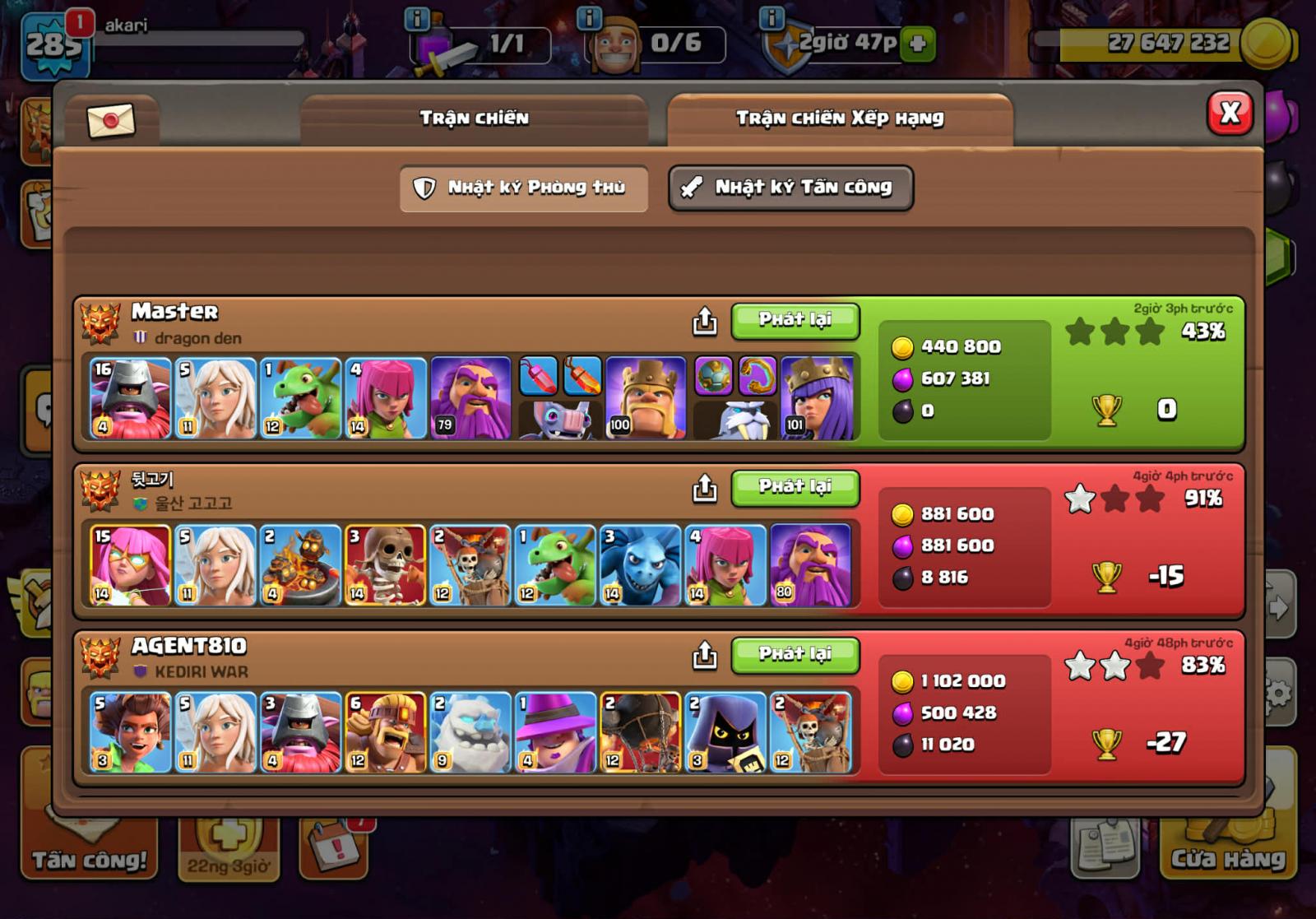Open AGENT810's league badge profile
Image resolution: width=1316 pixels, height=919 pixels.
click(100, 657)
